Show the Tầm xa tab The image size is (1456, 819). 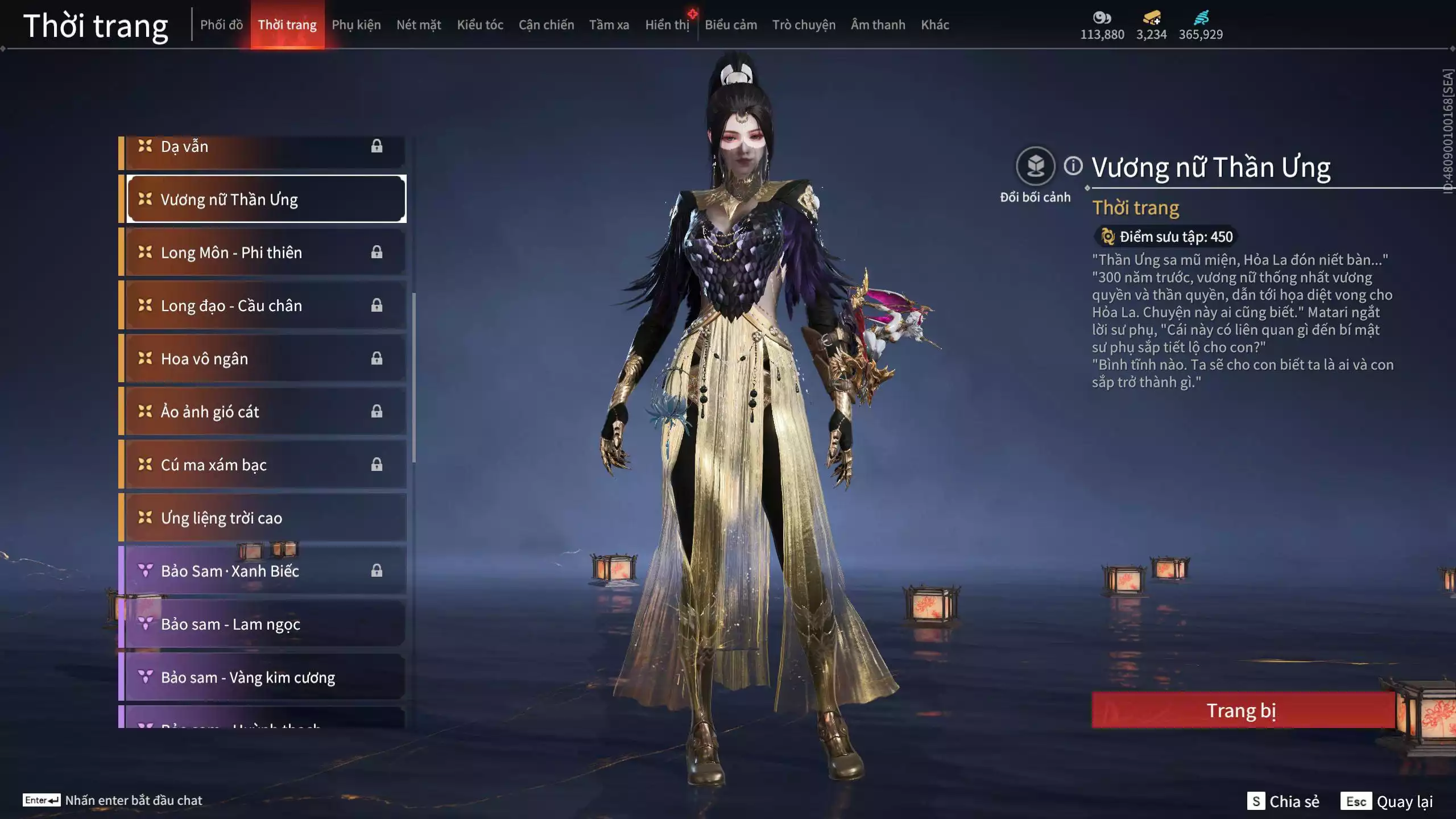(609, 25)
